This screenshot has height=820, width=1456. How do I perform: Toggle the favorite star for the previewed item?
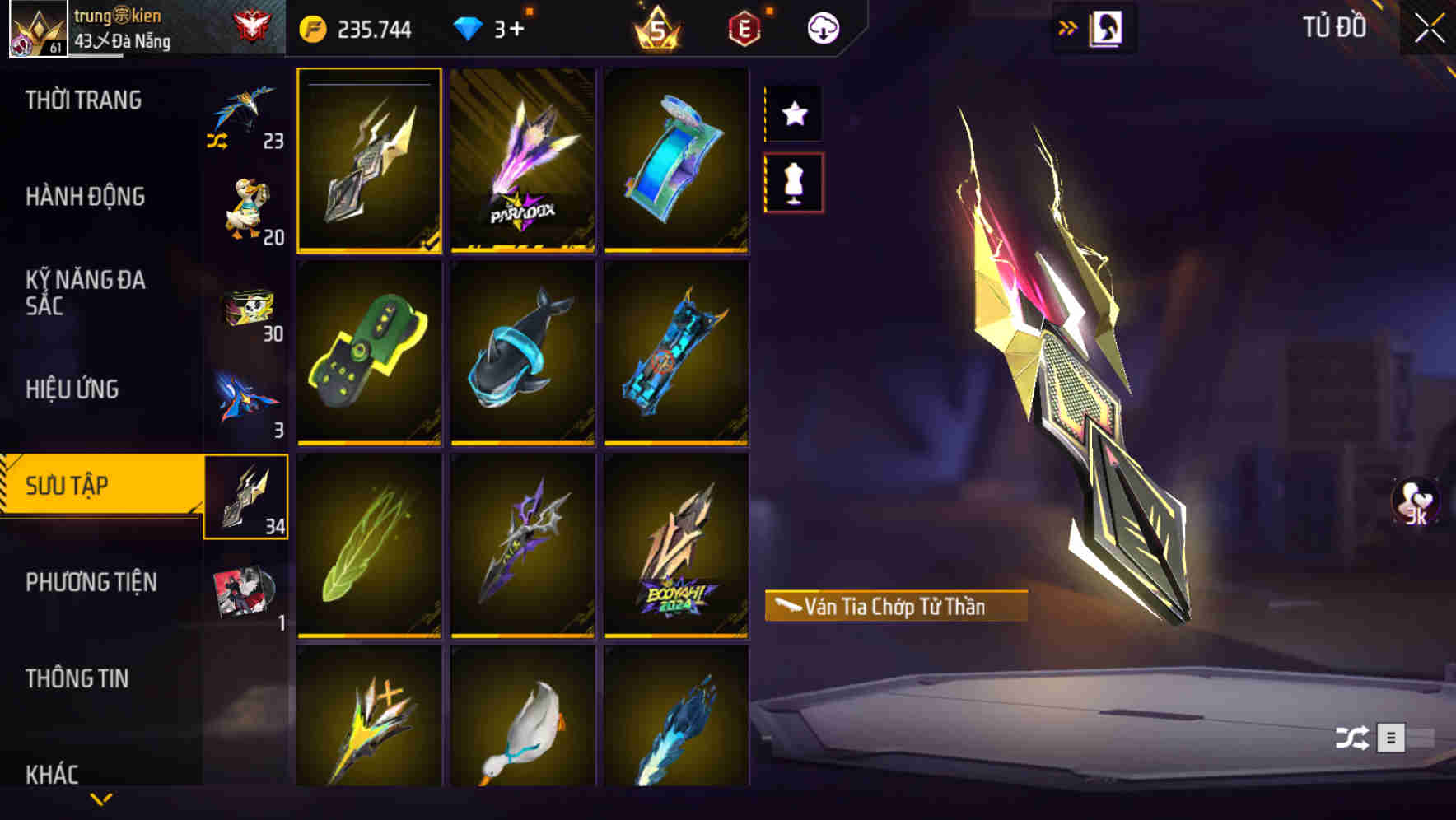click(x=793, y=114)
